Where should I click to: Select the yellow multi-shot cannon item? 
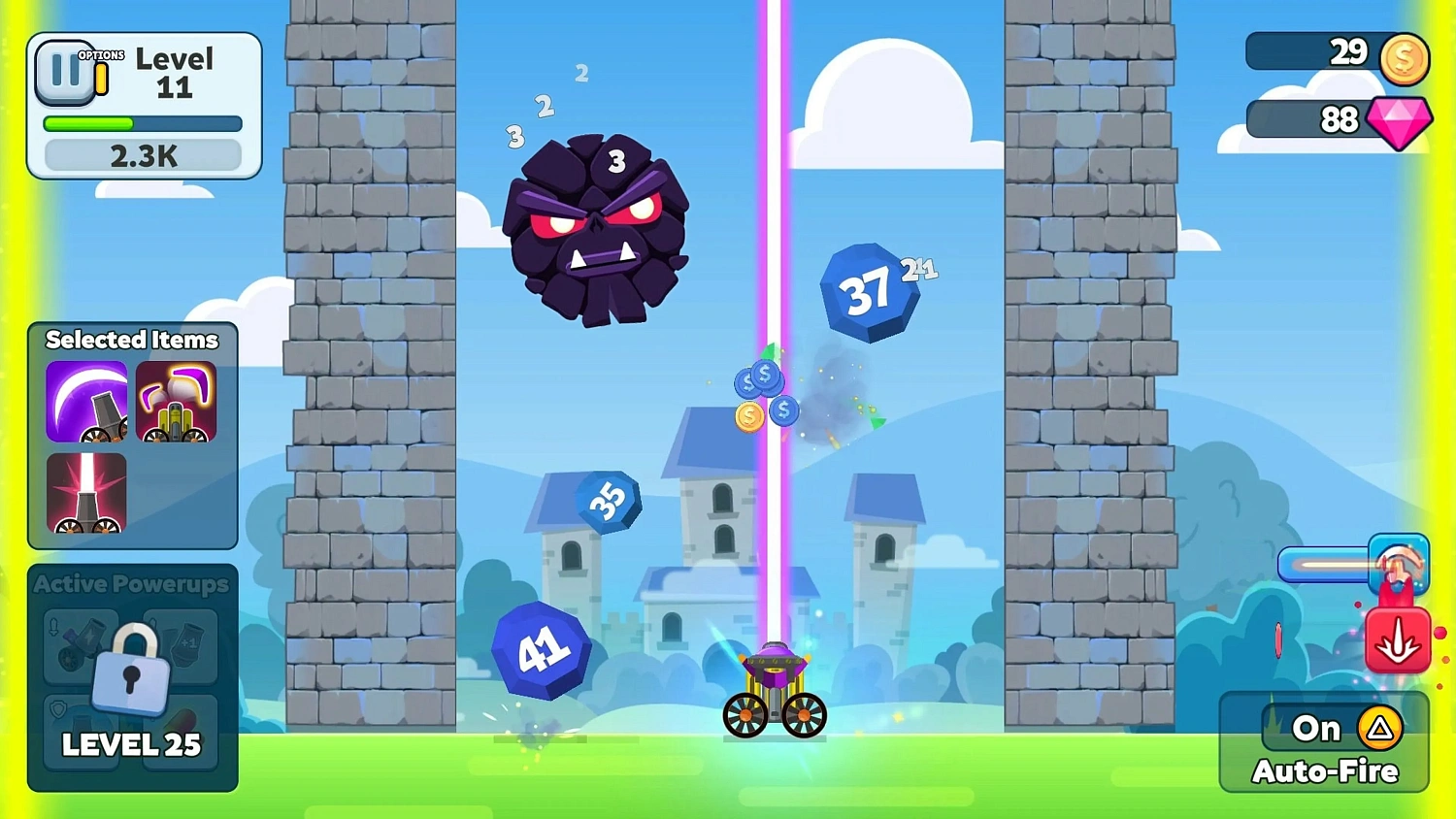pos(178,402)
